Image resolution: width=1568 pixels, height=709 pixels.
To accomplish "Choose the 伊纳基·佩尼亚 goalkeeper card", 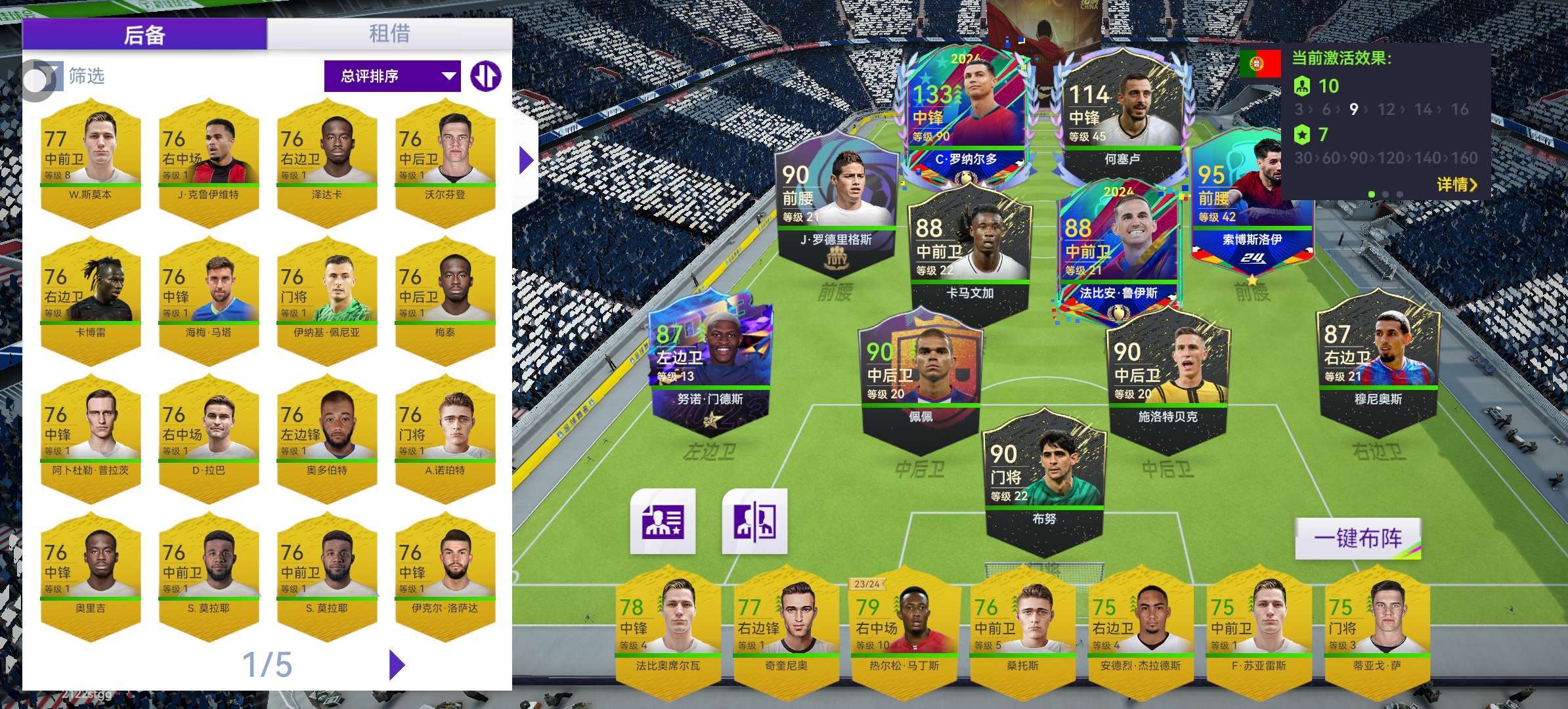I will point(327,300).
